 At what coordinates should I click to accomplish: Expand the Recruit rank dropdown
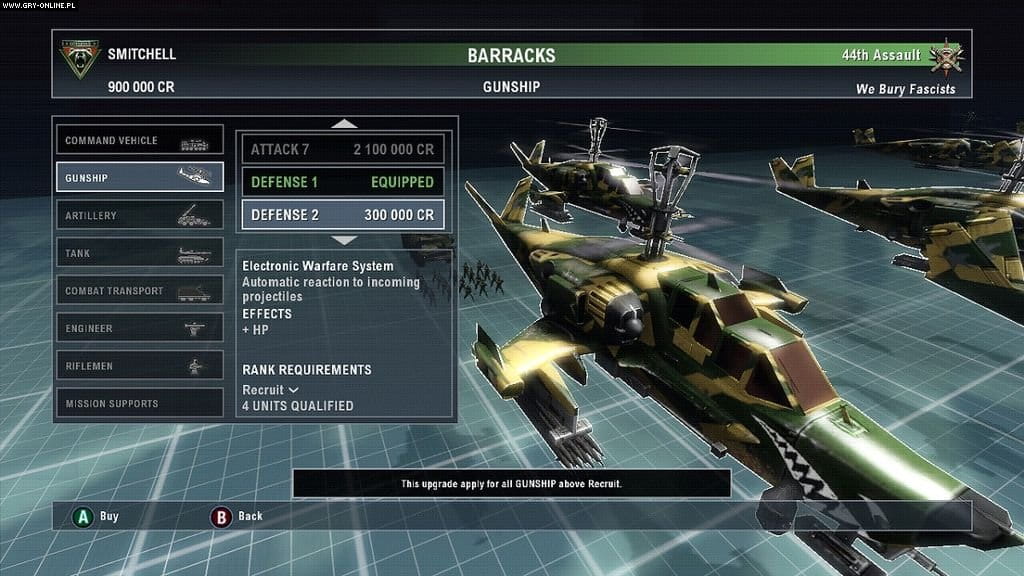(271, 389)
